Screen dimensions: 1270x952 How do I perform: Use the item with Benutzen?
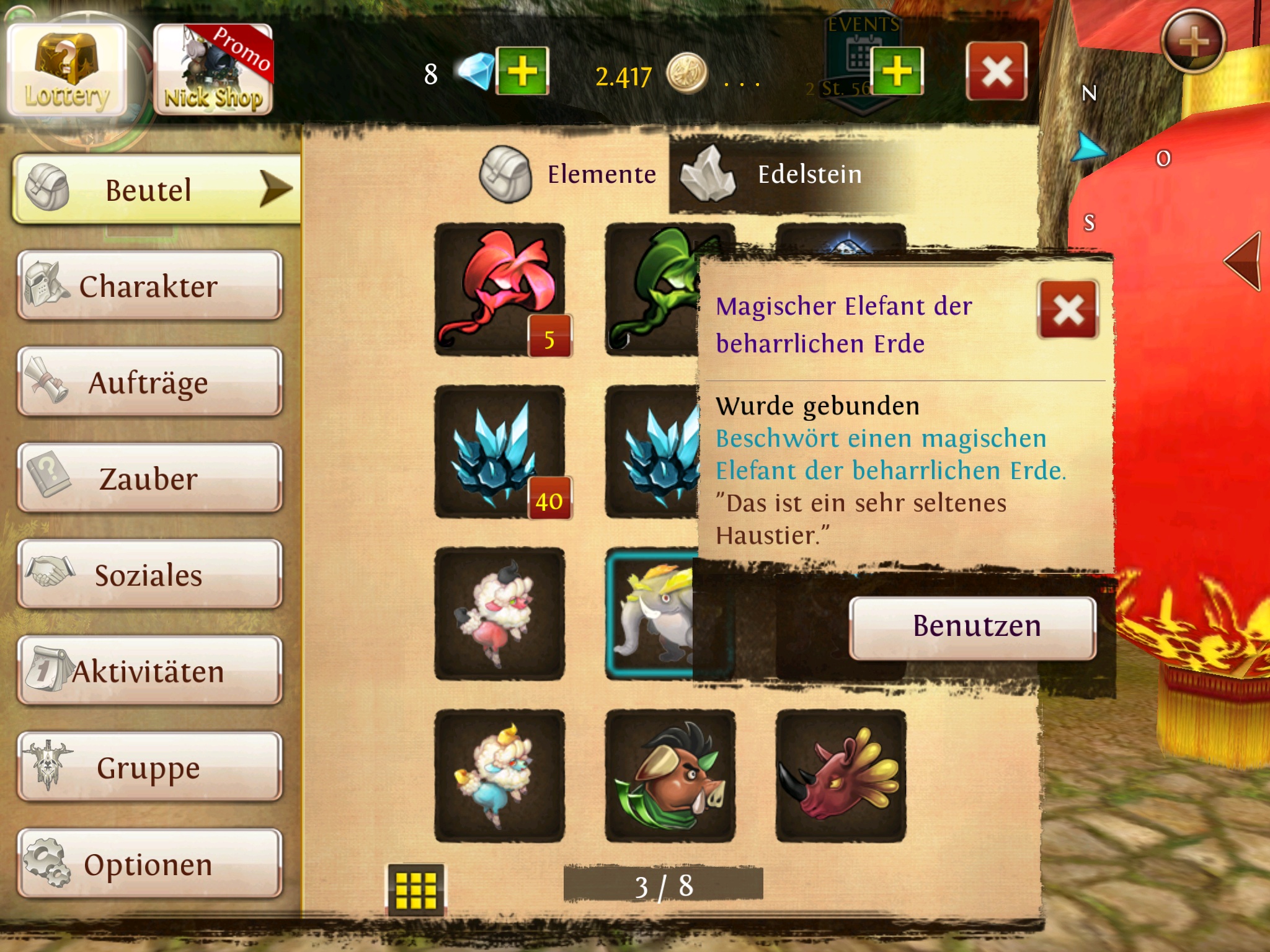click(972, 627)
